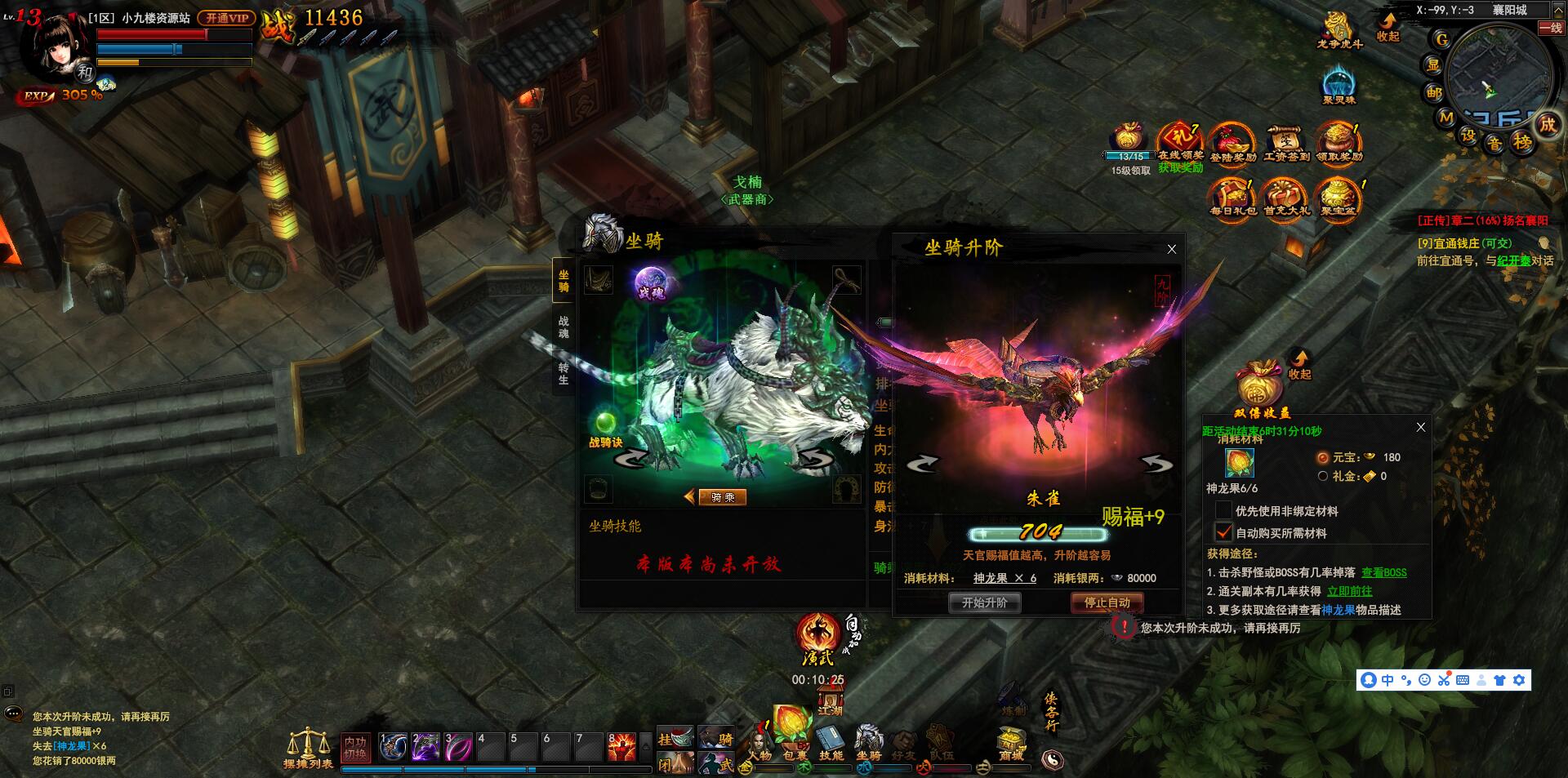1568x778 pixels.
Task: Click the 开通VIP button
Action: pyautogui.click(x=227, y=17)
